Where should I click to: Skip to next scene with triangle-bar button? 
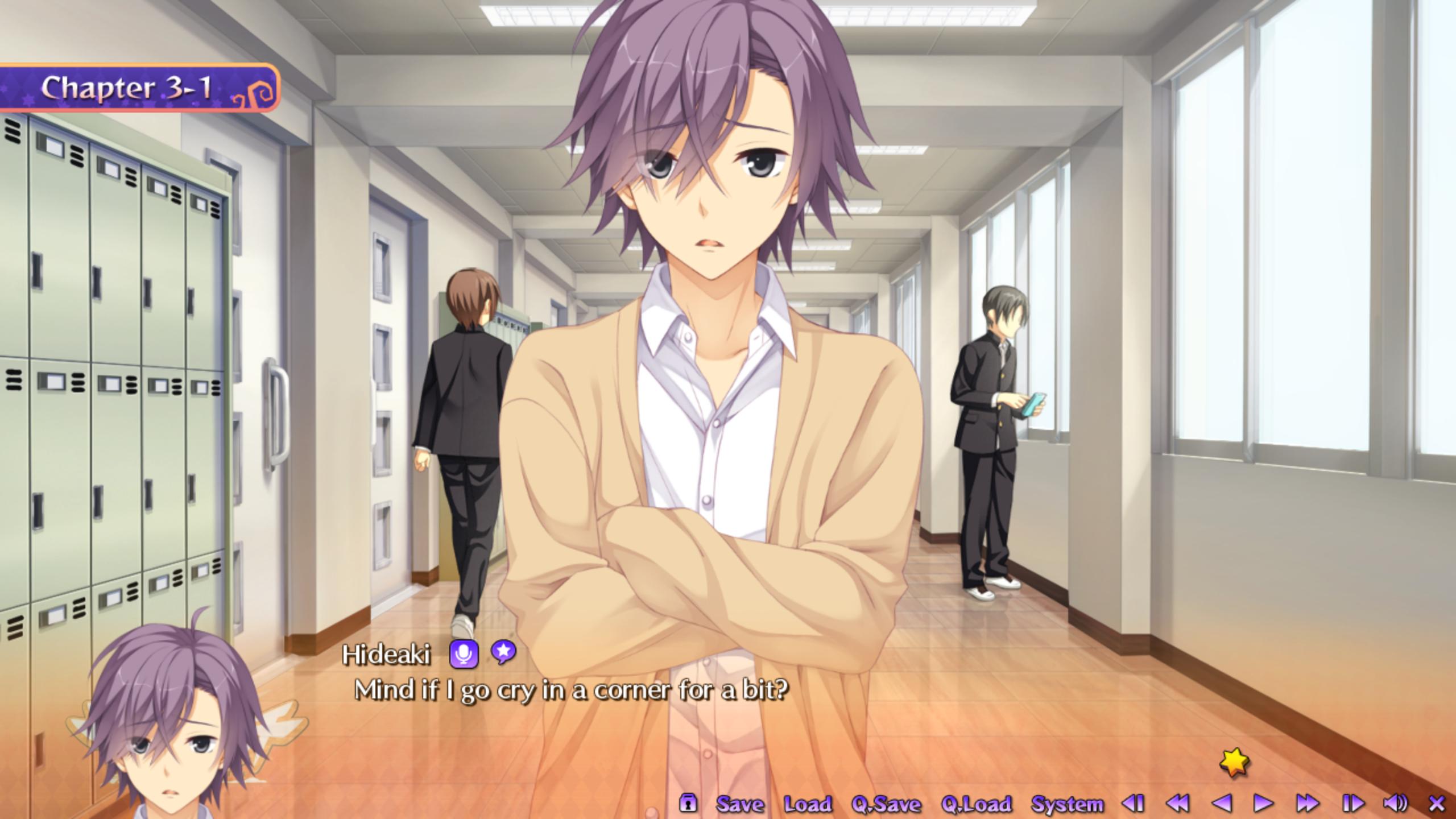pyautogui.click(x=1352, y=803)
